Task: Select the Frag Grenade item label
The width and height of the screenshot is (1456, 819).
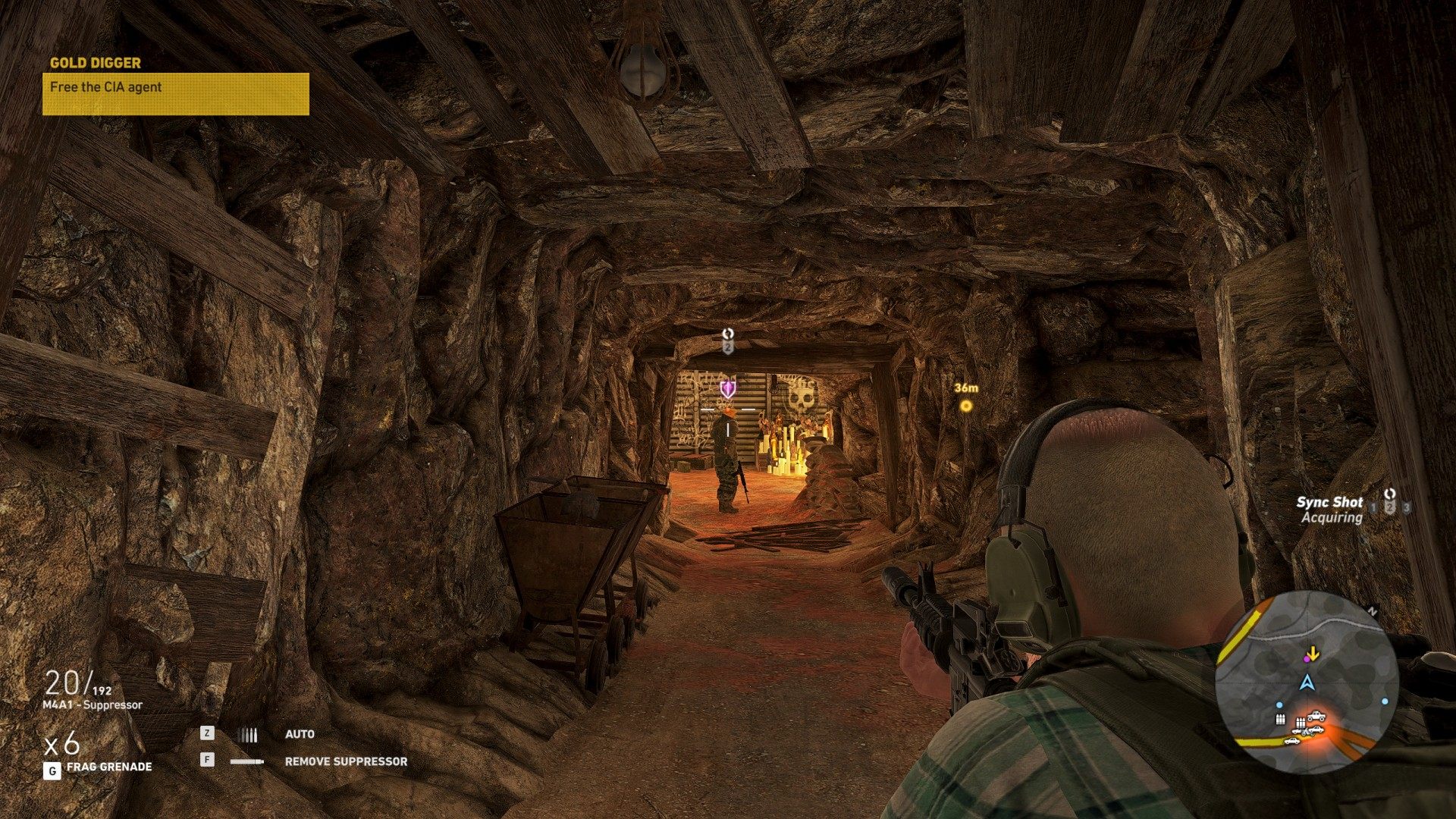Action: 109,767
